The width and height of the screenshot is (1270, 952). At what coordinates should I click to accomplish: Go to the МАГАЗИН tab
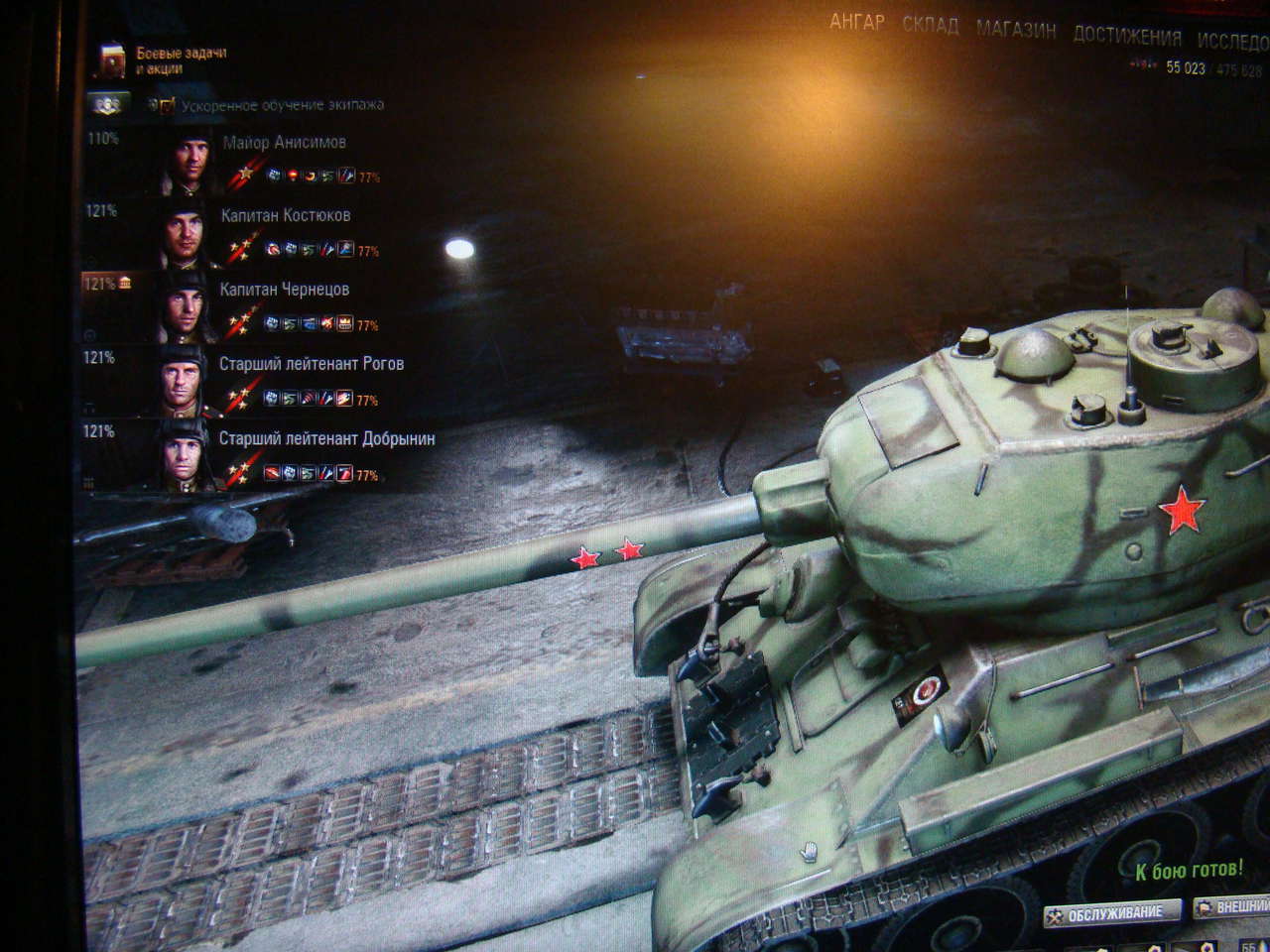(x=1015, y=31)
